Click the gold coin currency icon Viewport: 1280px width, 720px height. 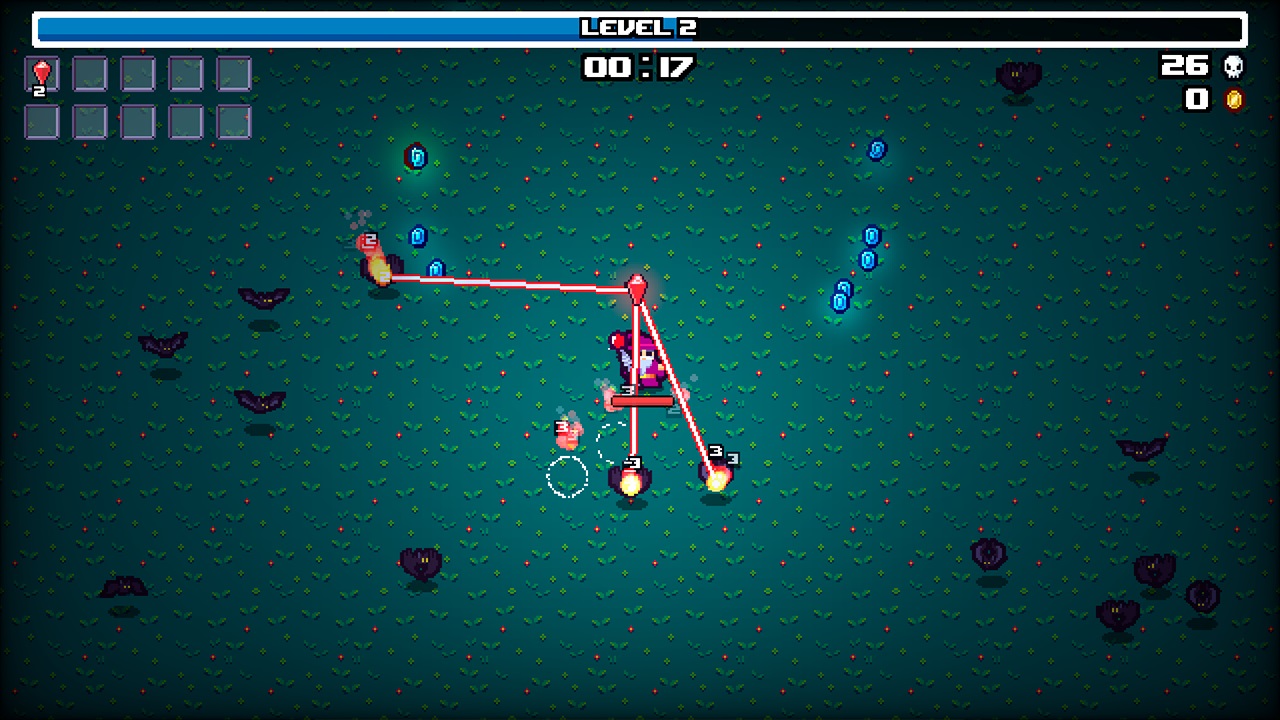point(1236,99)
